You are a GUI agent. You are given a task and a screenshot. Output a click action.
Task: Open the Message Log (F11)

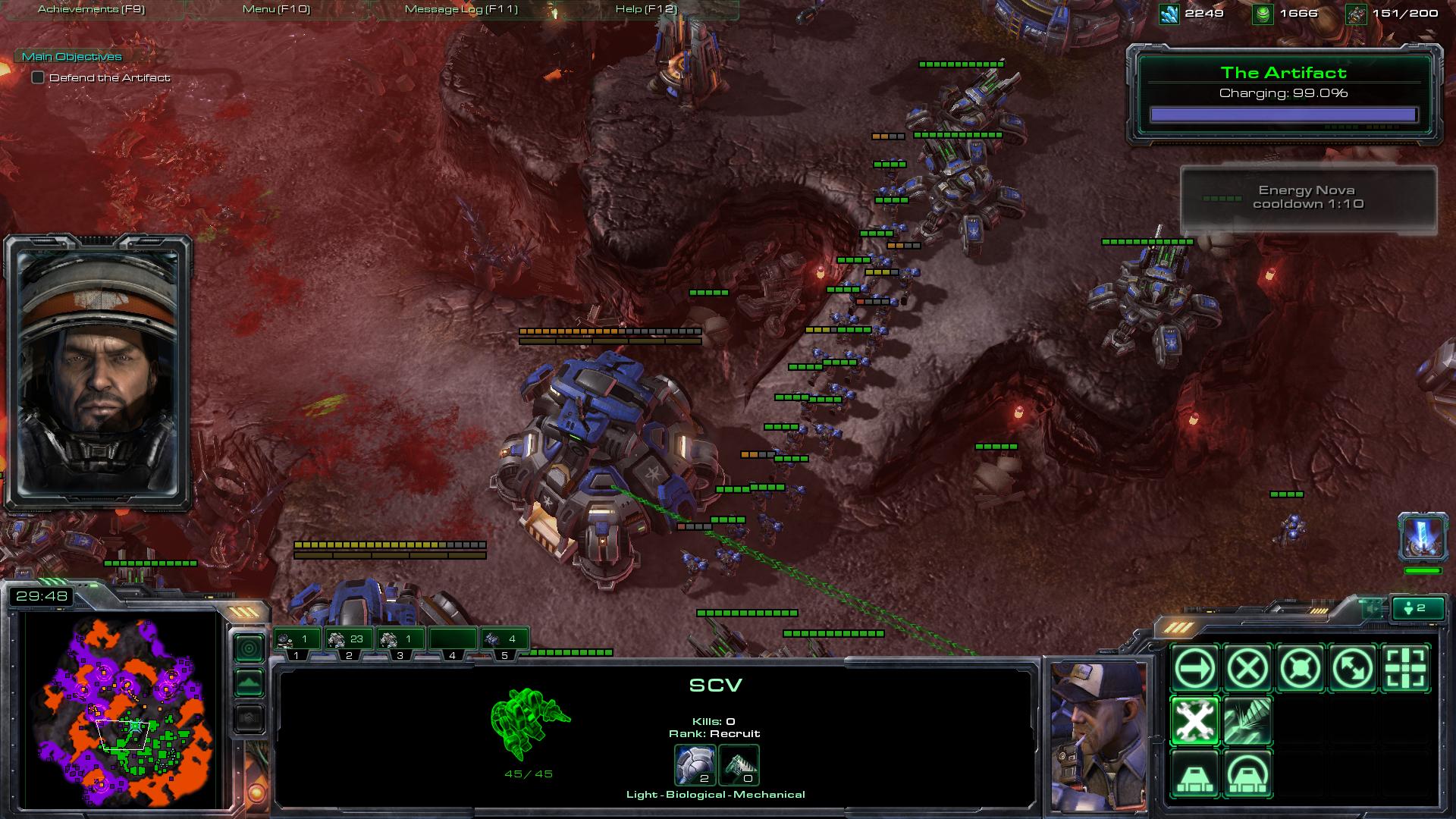point(461,9)
